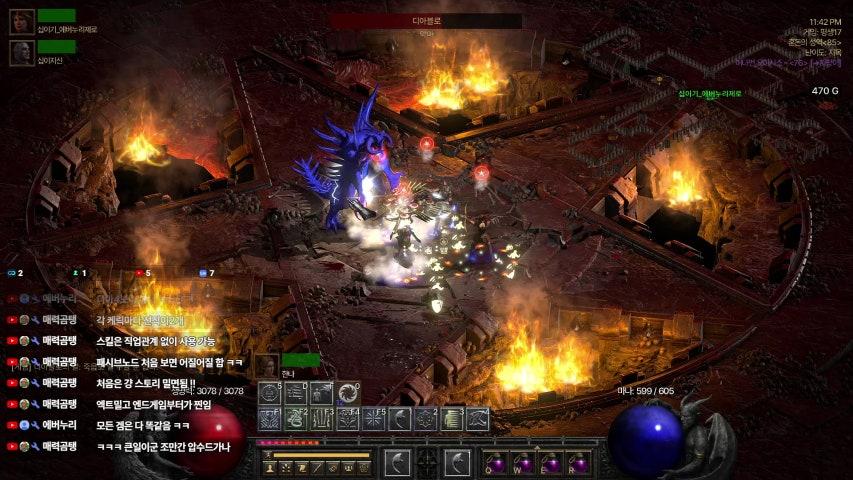The height and width of the screenshot is (480, 853).
Task: Trigger the F4 skill icon
Action: point(348,419)
